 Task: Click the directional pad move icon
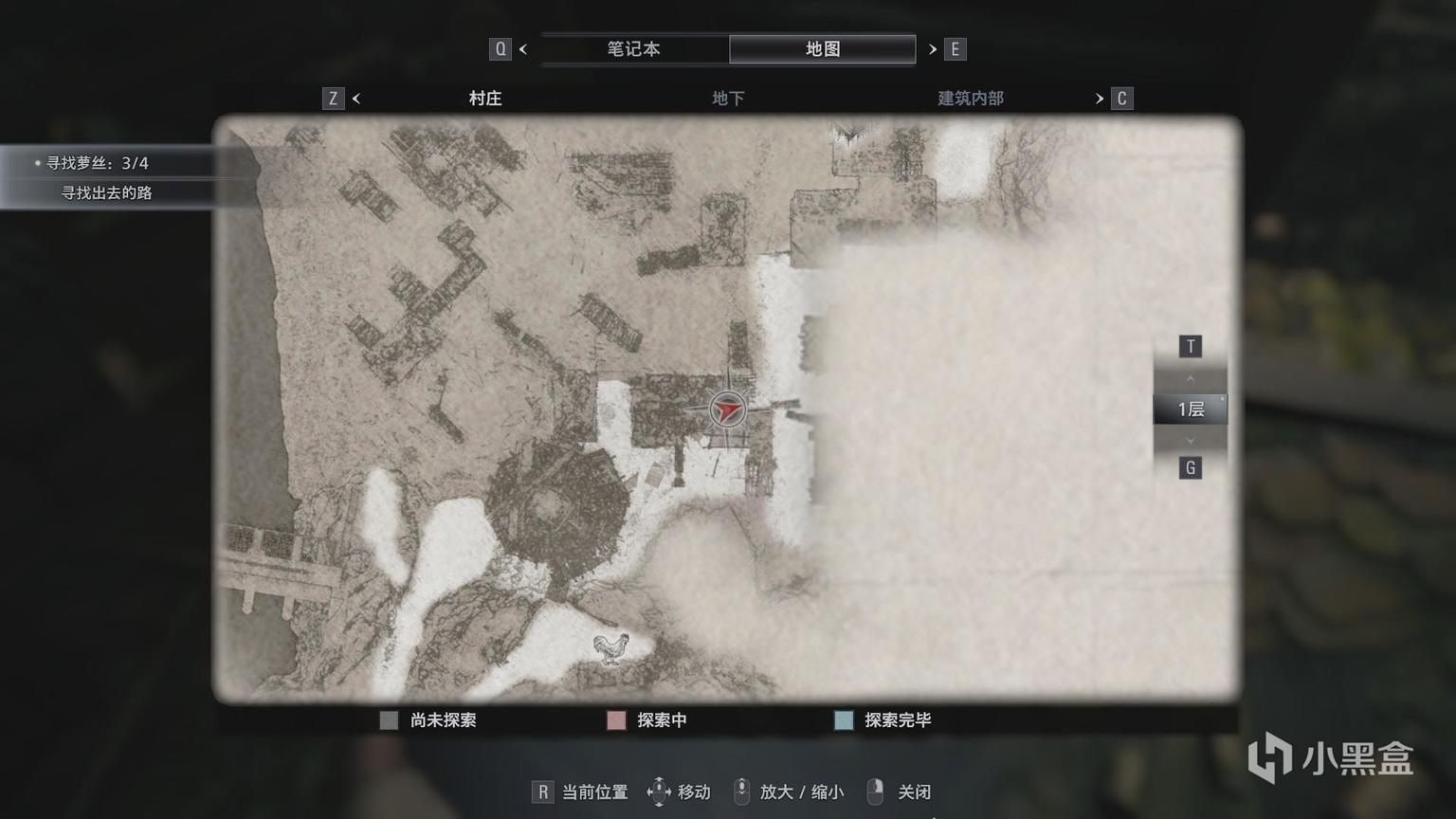[658, 790]
